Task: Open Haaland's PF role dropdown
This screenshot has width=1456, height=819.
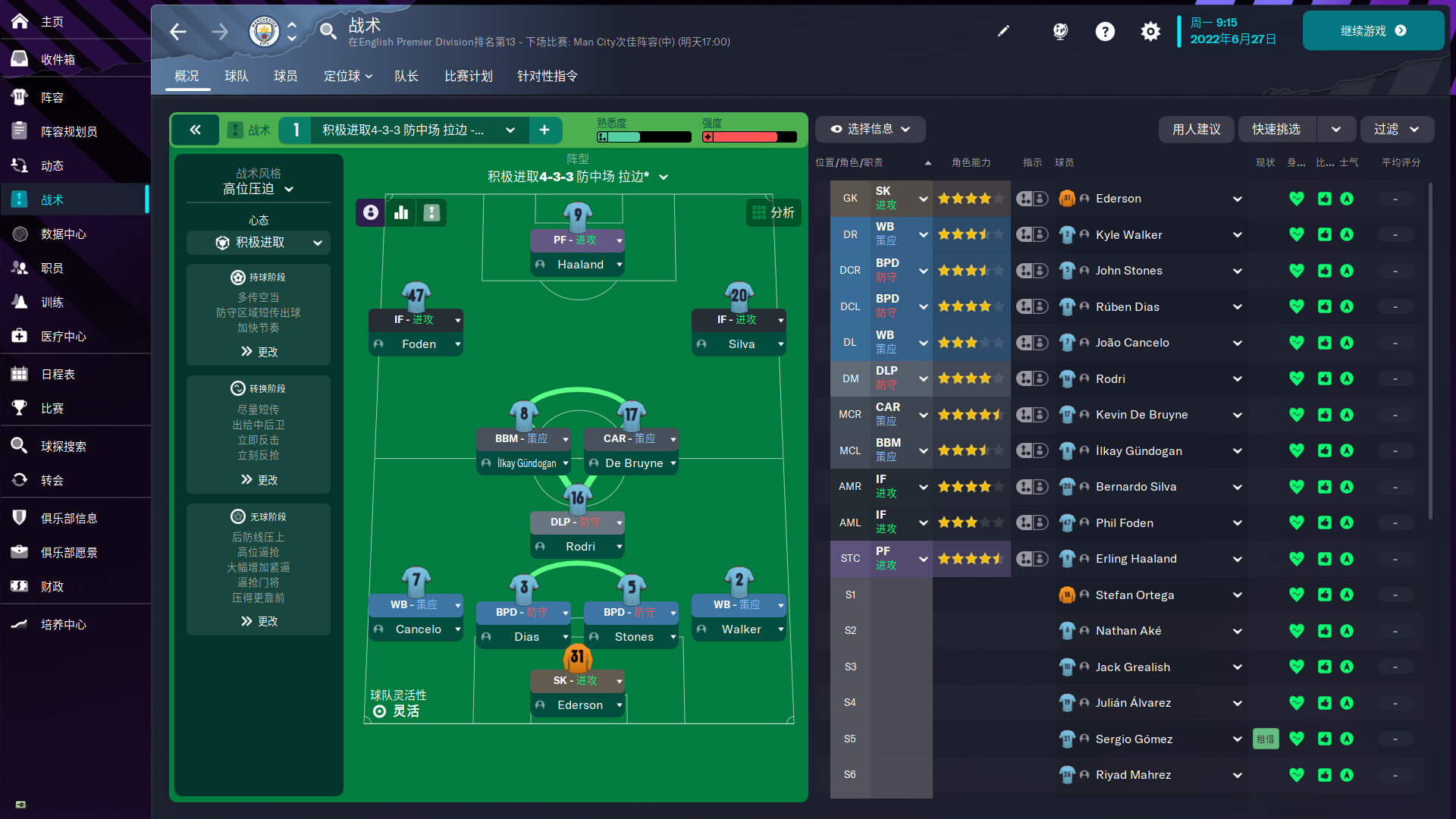Action: tap(578, 240)
